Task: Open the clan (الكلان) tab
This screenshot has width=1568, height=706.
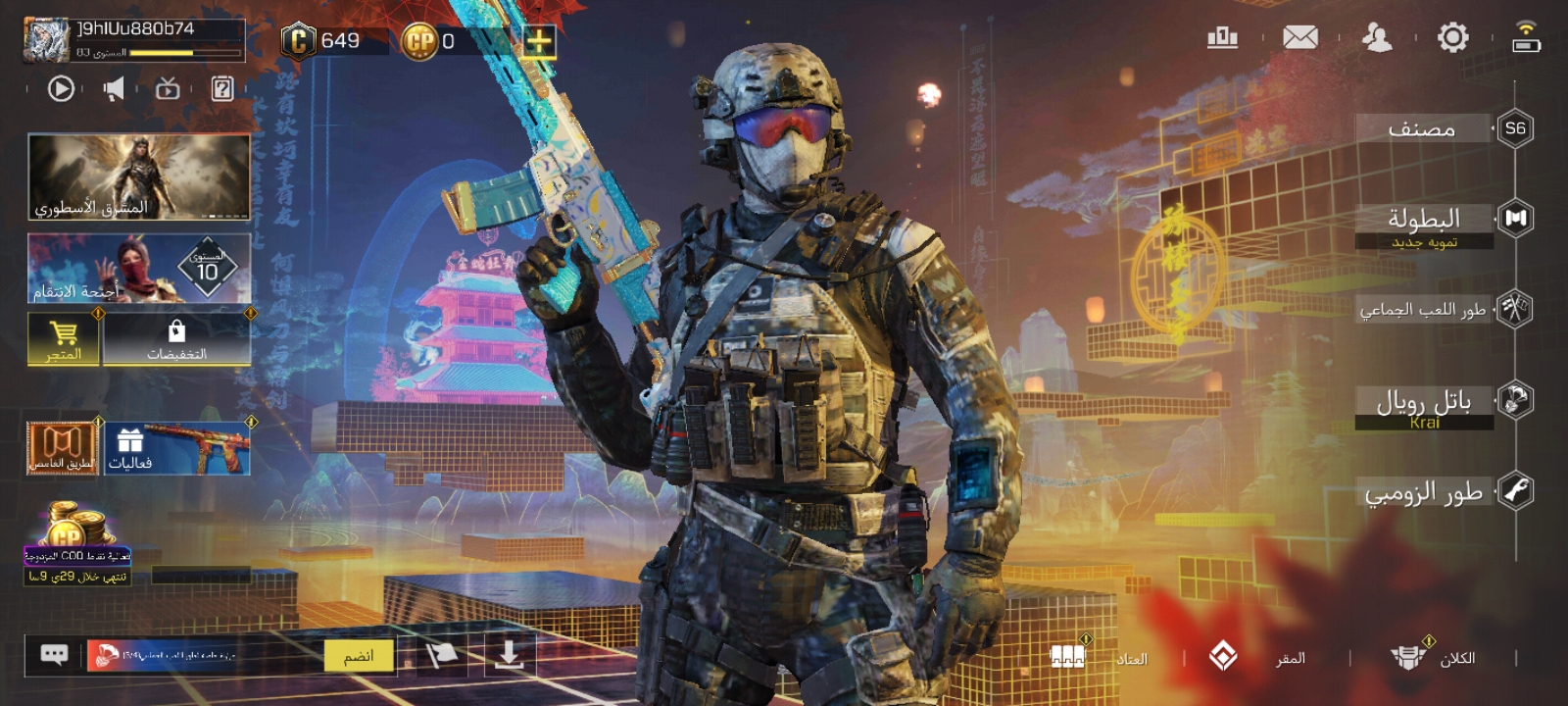Action: point(1433,657)
